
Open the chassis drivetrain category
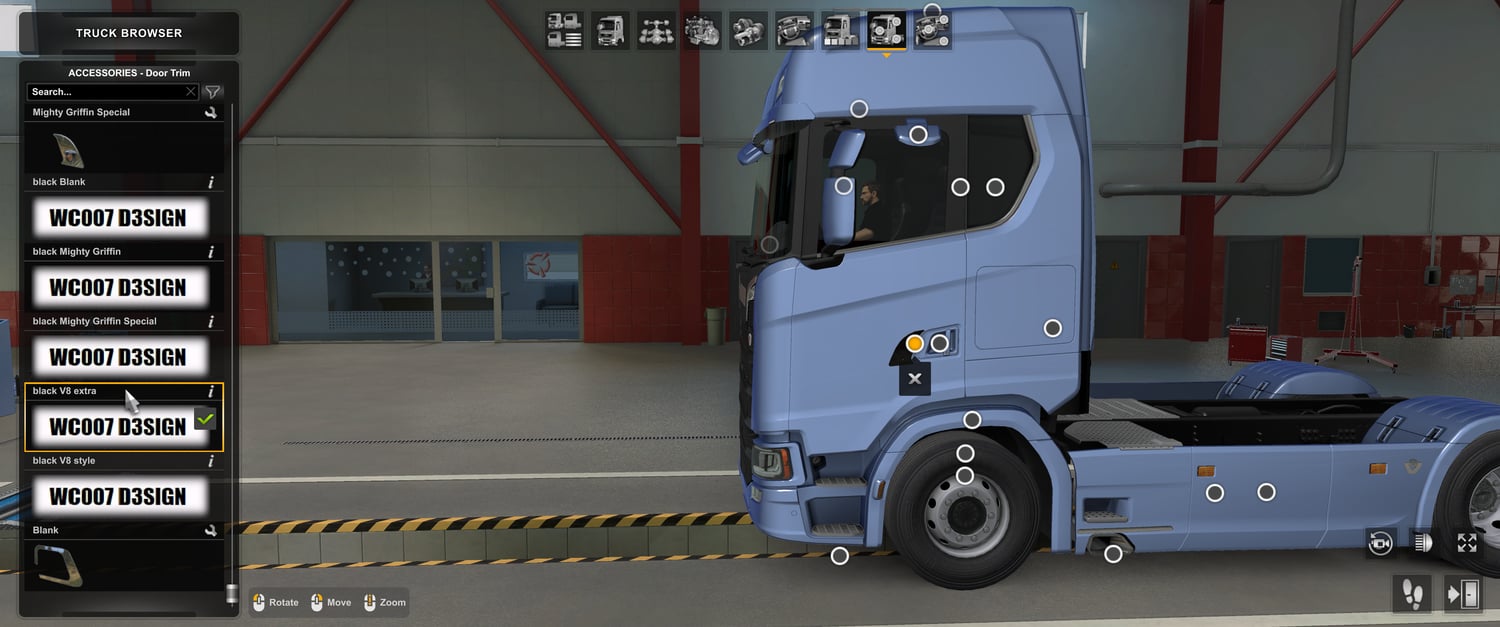click(x=656, y=31)
